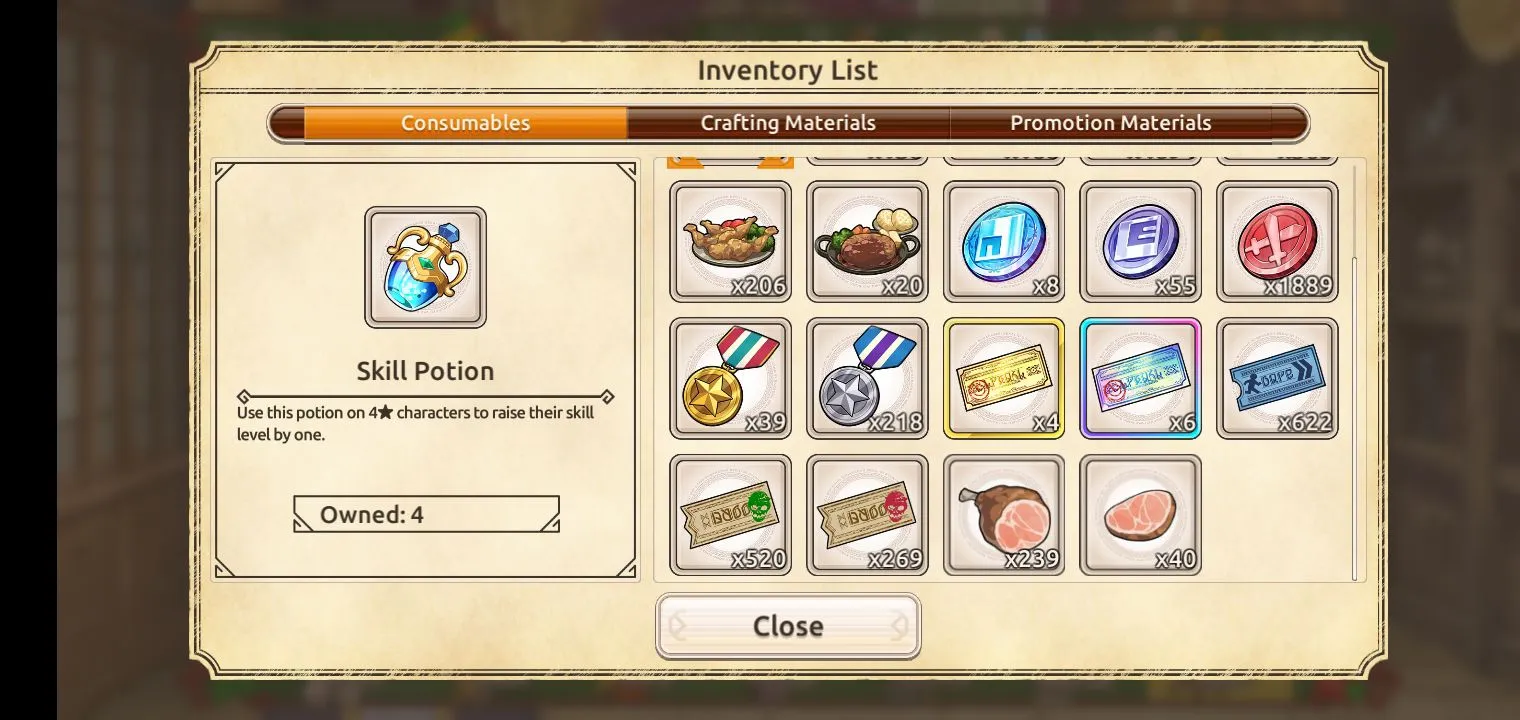The width and height of the screenshot is (1520, 720).
Task: Open the Promotion Materials tab
Action: pyautogui.click(x=1110, y=123)
